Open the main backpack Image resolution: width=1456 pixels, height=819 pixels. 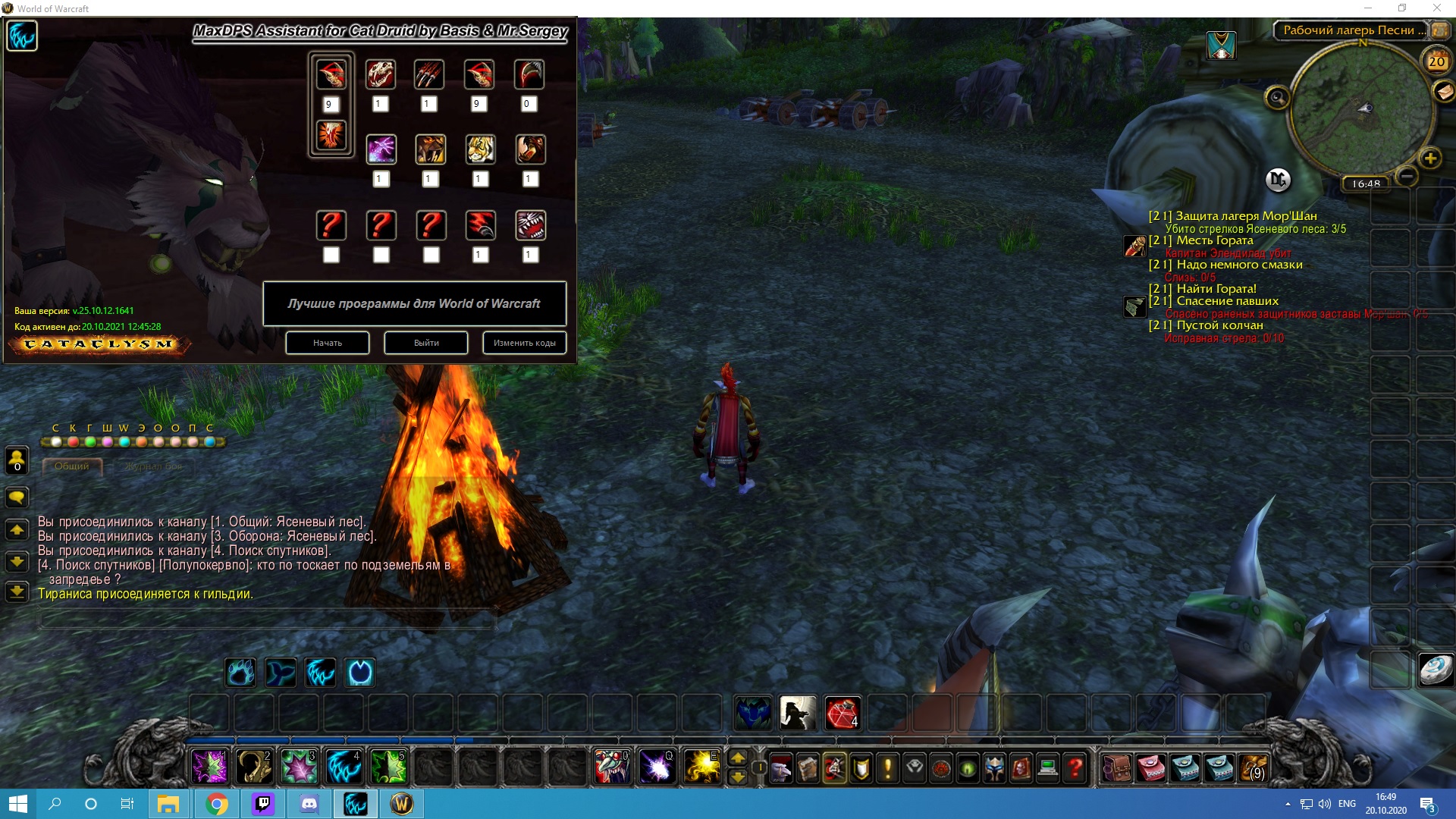coord(1254,768)
